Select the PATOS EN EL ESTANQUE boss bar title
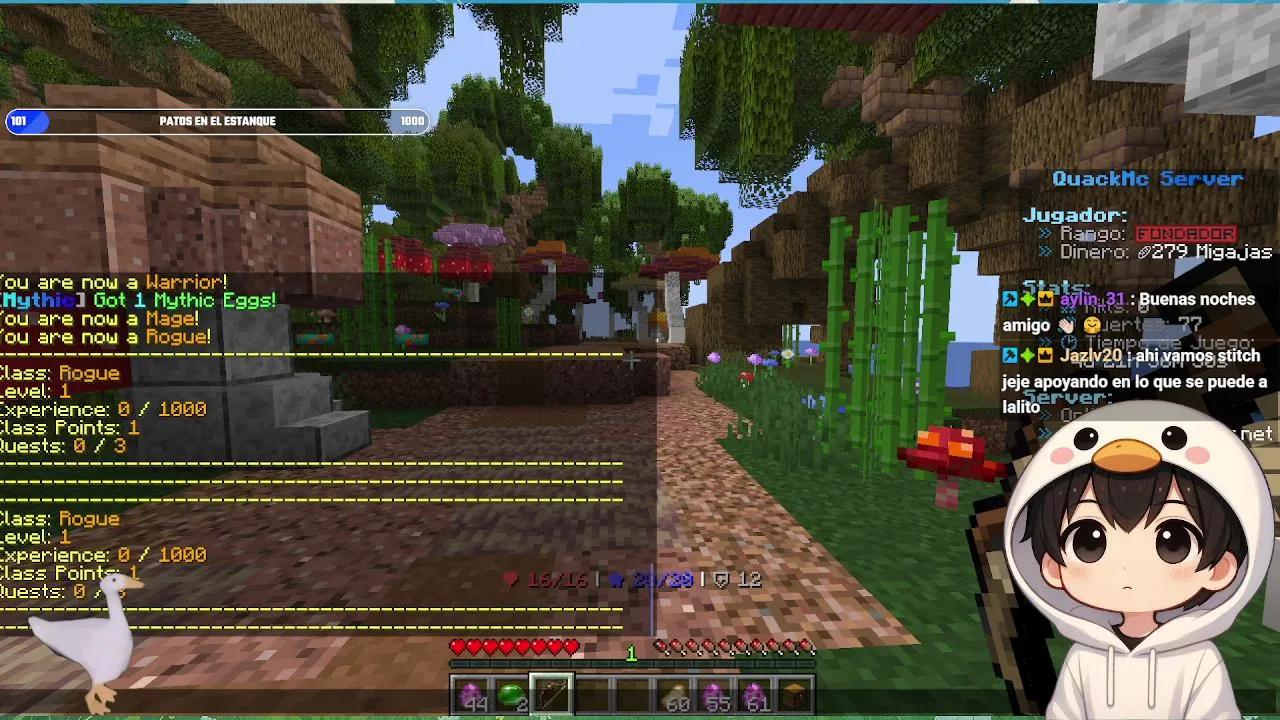 pos(220,120)
